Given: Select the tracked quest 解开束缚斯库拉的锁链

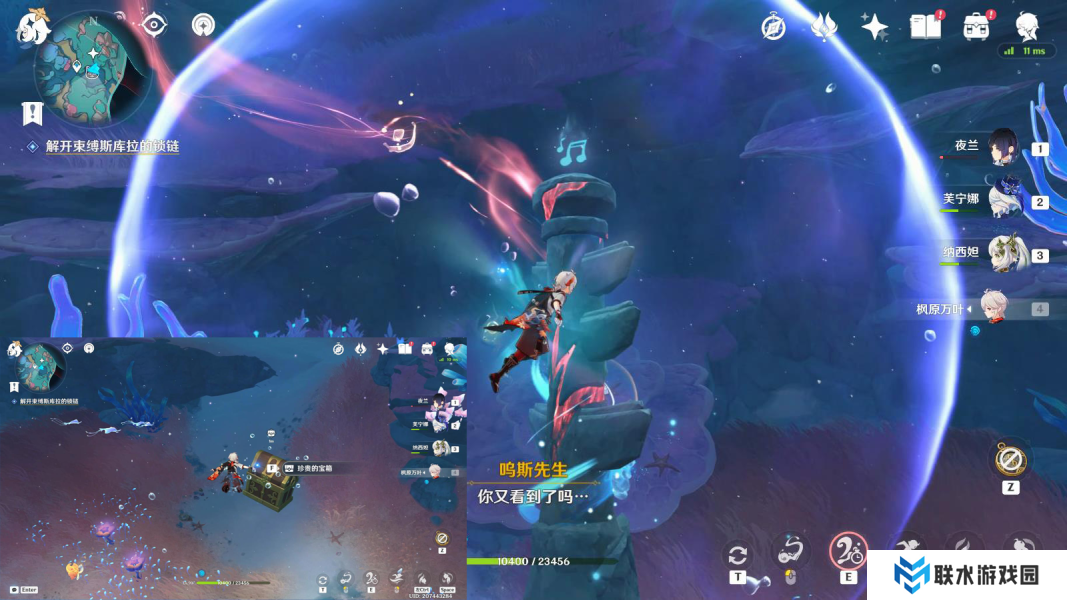Looking at the screenshot, I should [112, 146].
